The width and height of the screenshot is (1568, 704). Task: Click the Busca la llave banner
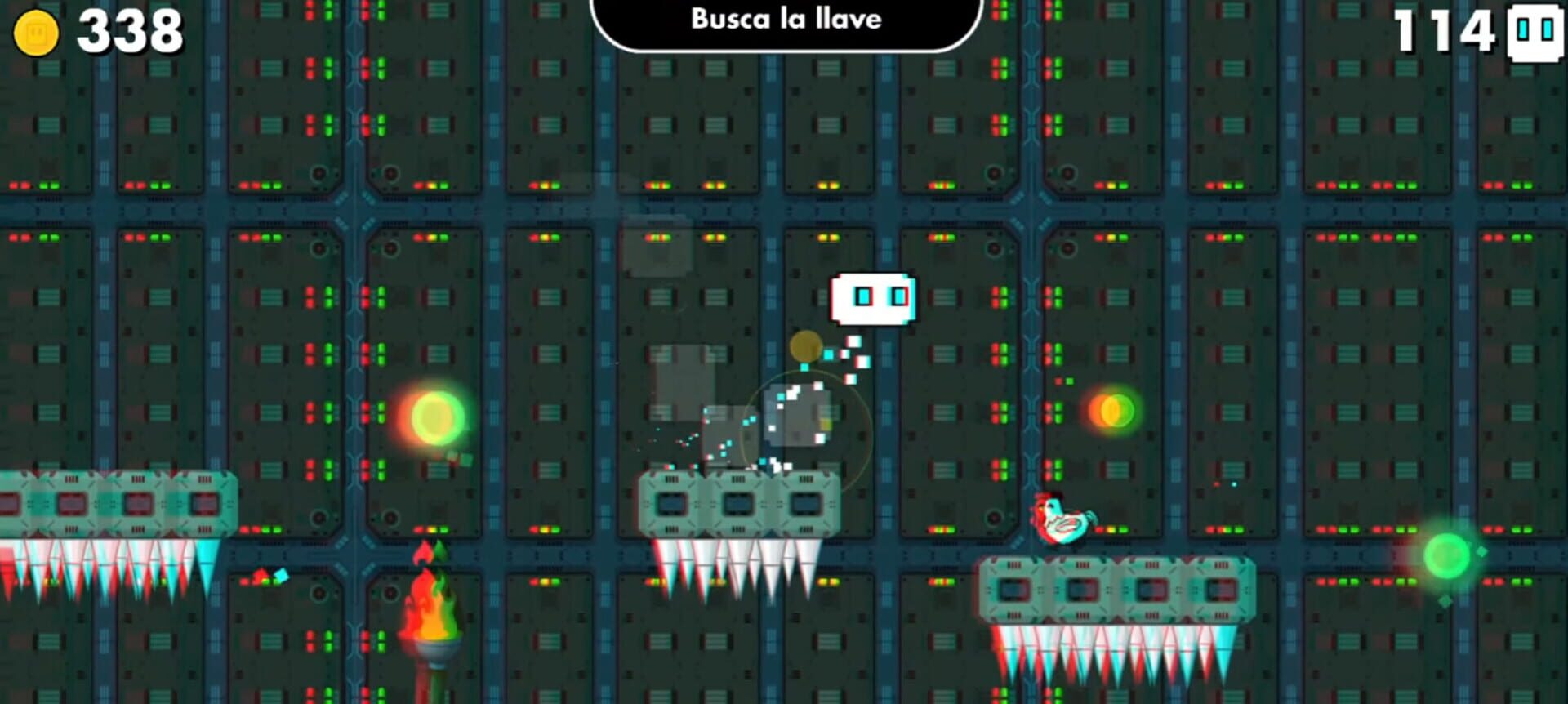click(x=786, y=20)
